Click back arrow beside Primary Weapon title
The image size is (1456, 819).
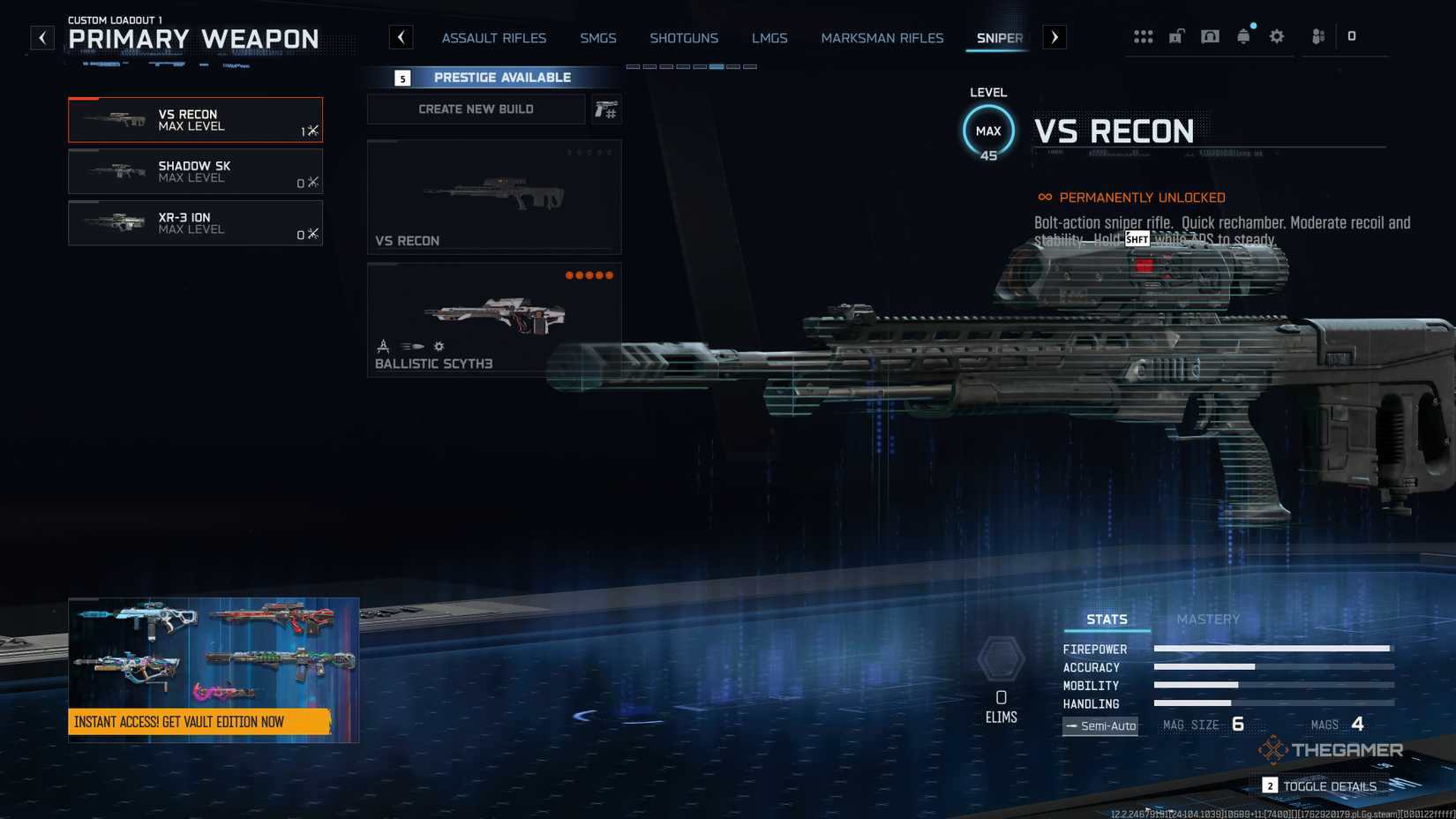pos(41,37)
